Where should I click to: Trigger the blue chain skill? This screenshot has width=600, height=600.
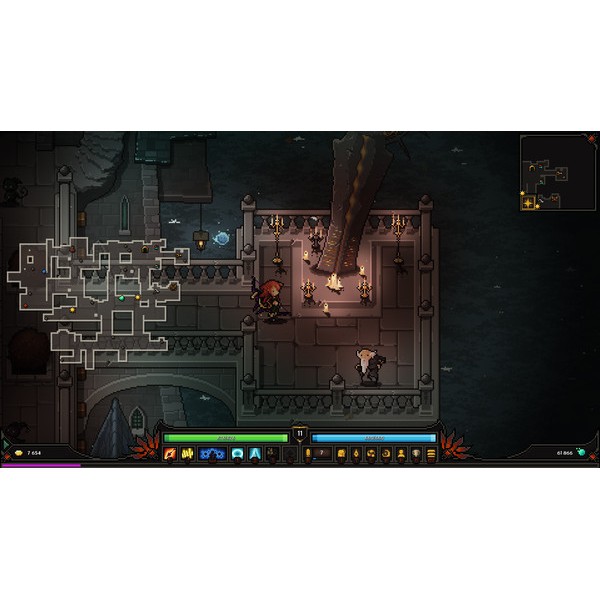211,454
